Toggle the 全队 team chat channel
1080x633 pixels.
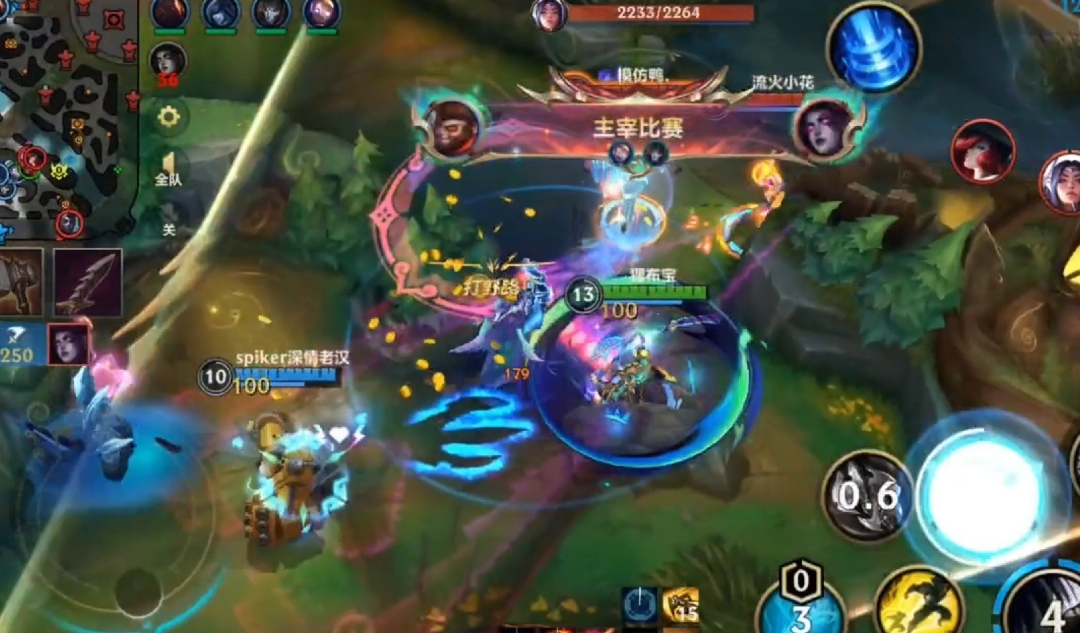[x=168, y=170]
